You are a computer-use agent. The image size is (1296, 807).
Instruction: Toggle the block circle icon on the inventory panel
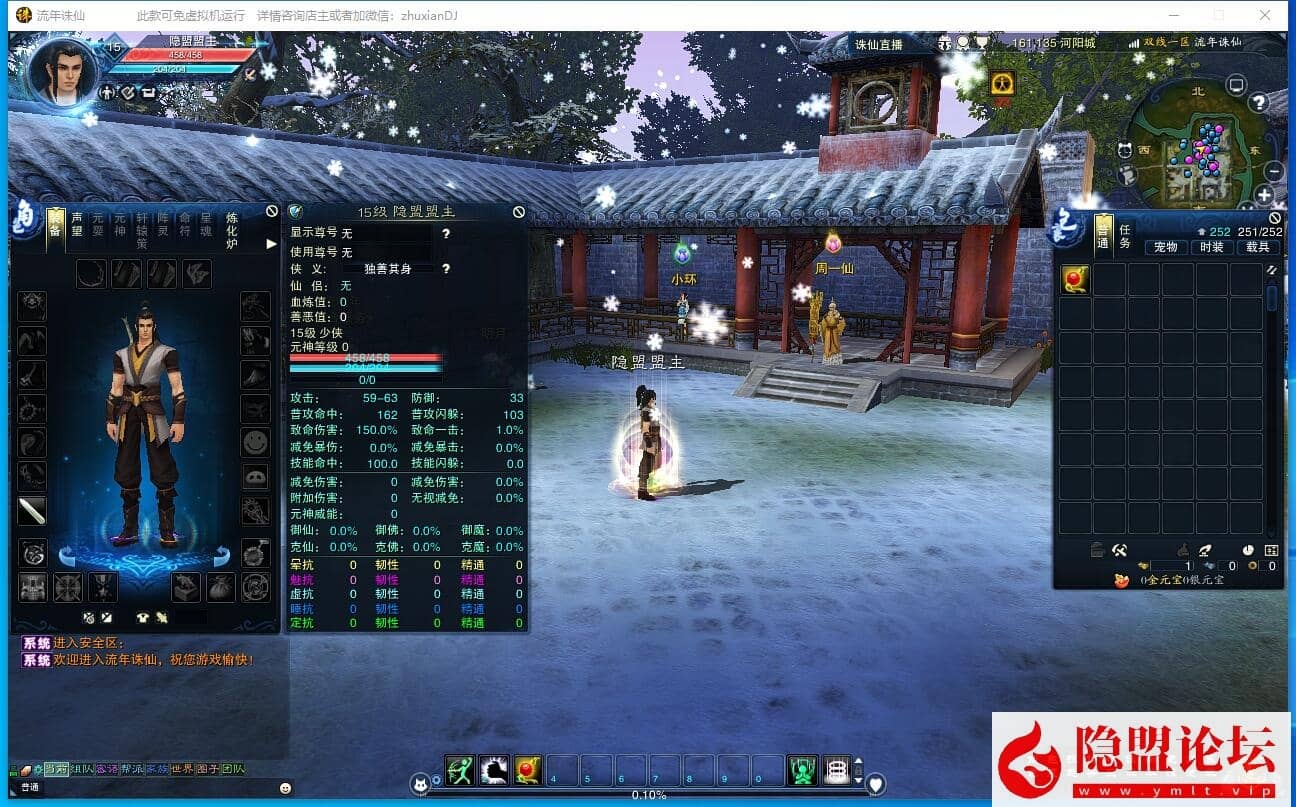click(1275, 217)
